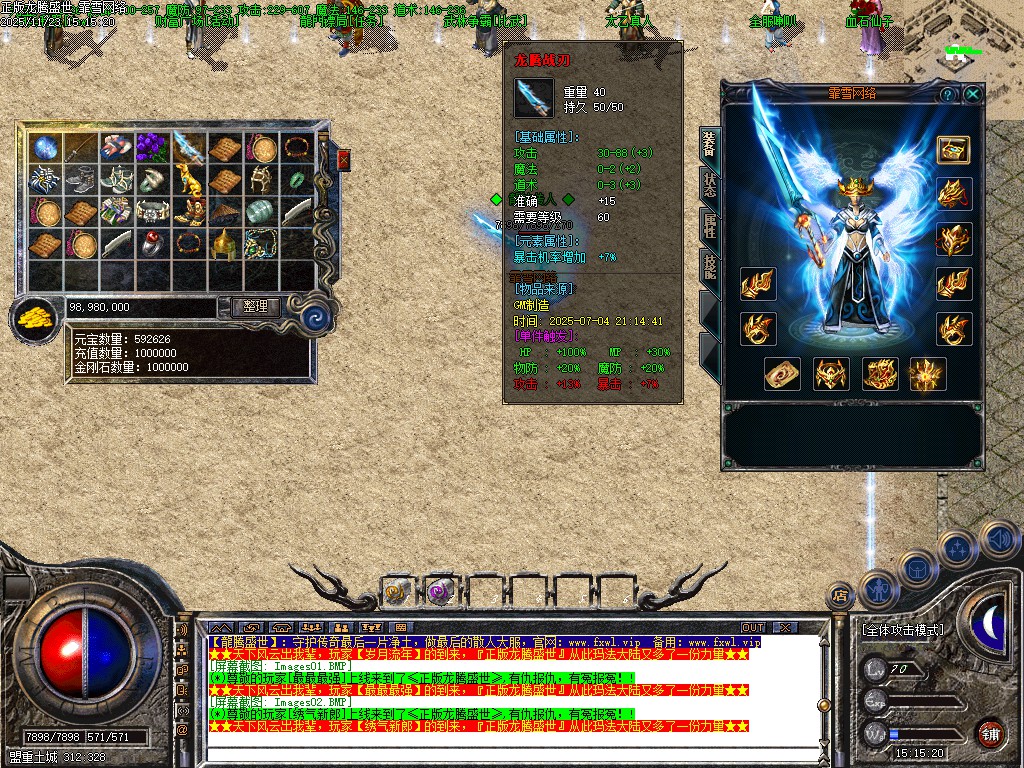Screen dimensions: 1024x768
Task: Select the equipped golden talisman card slot
Action: coord(782,375)
